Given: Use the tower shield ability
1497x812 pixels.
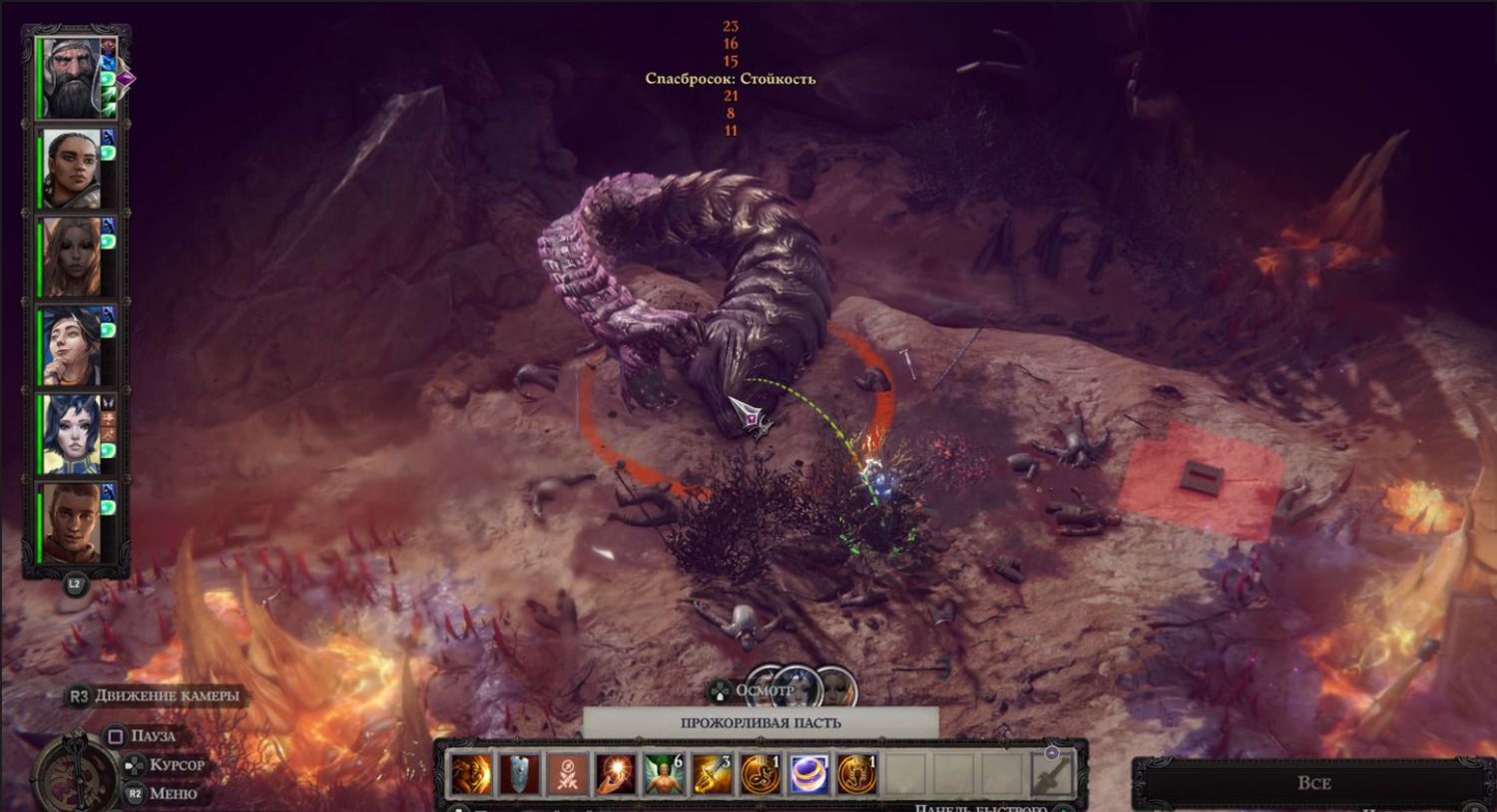Looking at the screenshot, I should click(520, 775).
